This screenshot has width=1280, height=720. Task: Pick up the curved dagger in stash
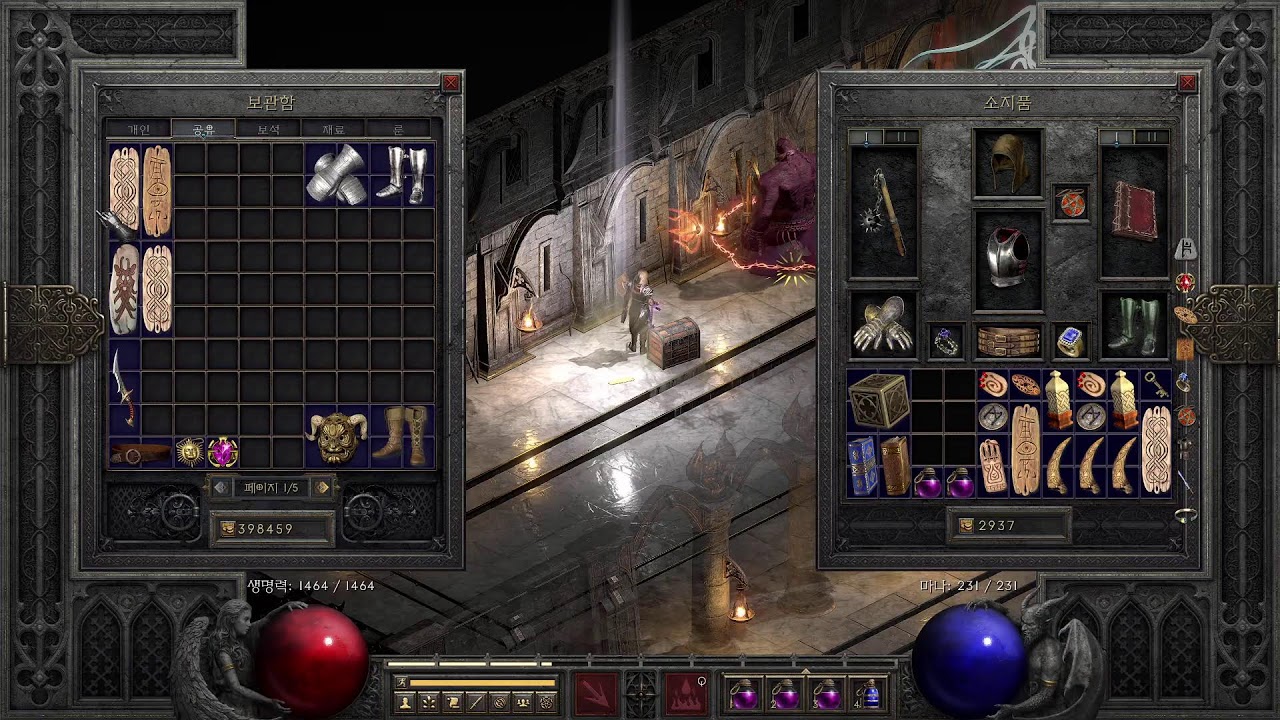123,387
